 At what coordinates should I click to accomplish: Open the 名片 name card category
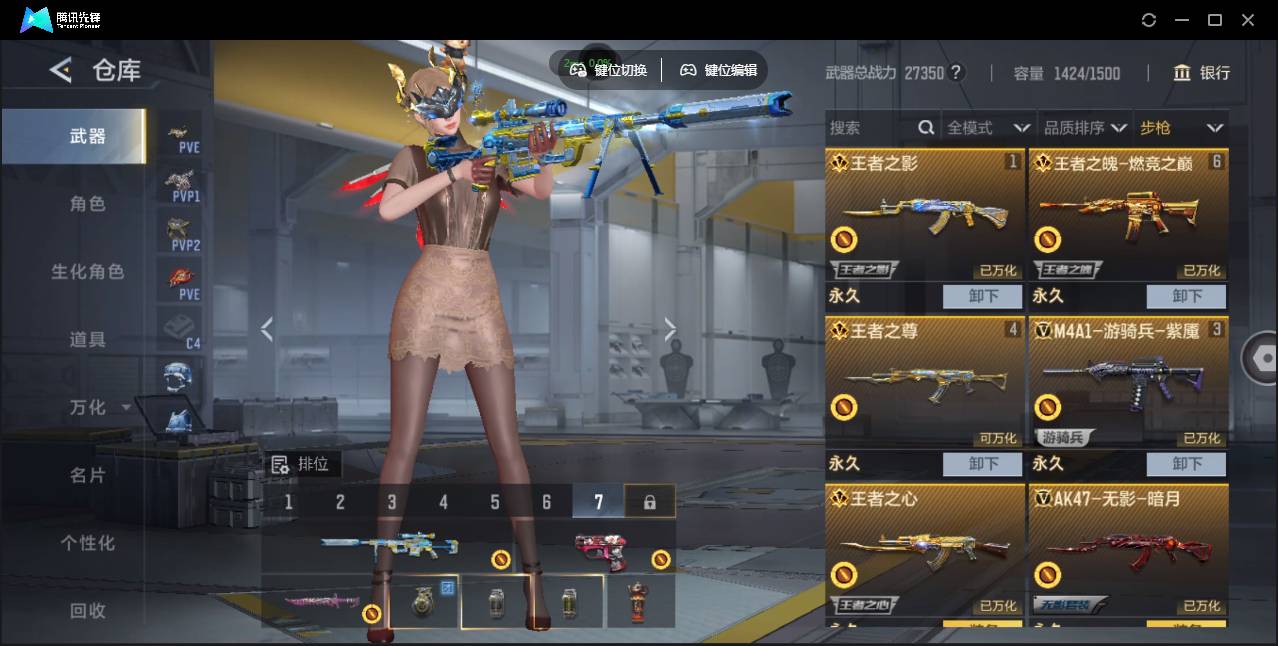point(87,475)
